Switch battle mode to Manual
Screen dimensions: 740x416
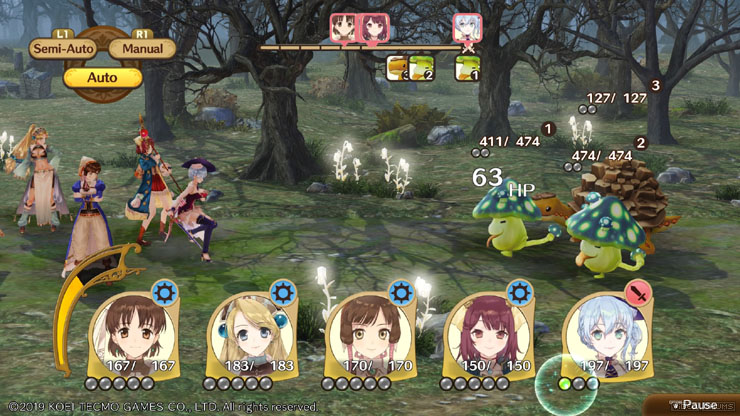tap(142, 48)
